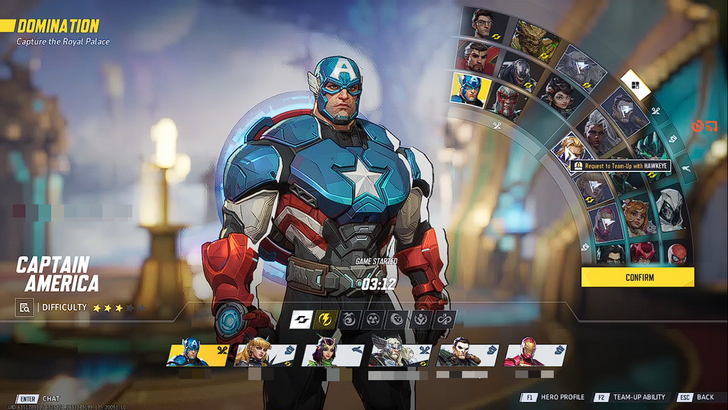Select the yellow lightning bolt ability icon
Image resolution: width=728 pixels, height=410 pixels.
coord(325,320)
